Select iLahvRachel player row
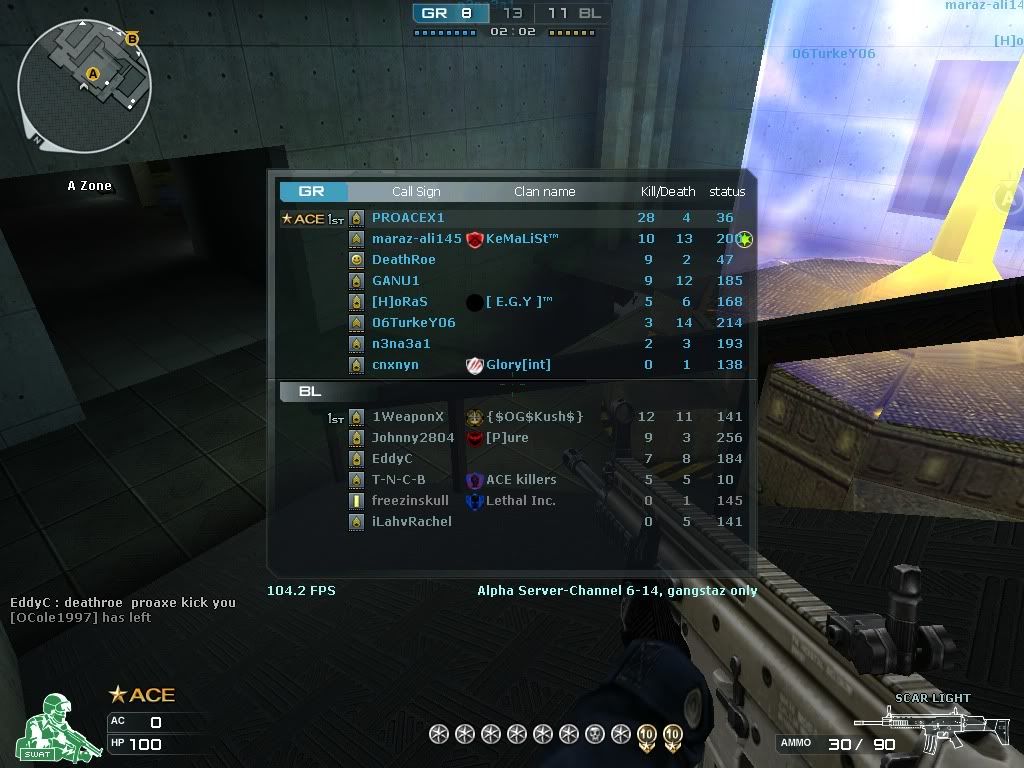 (x=411, y=522)
